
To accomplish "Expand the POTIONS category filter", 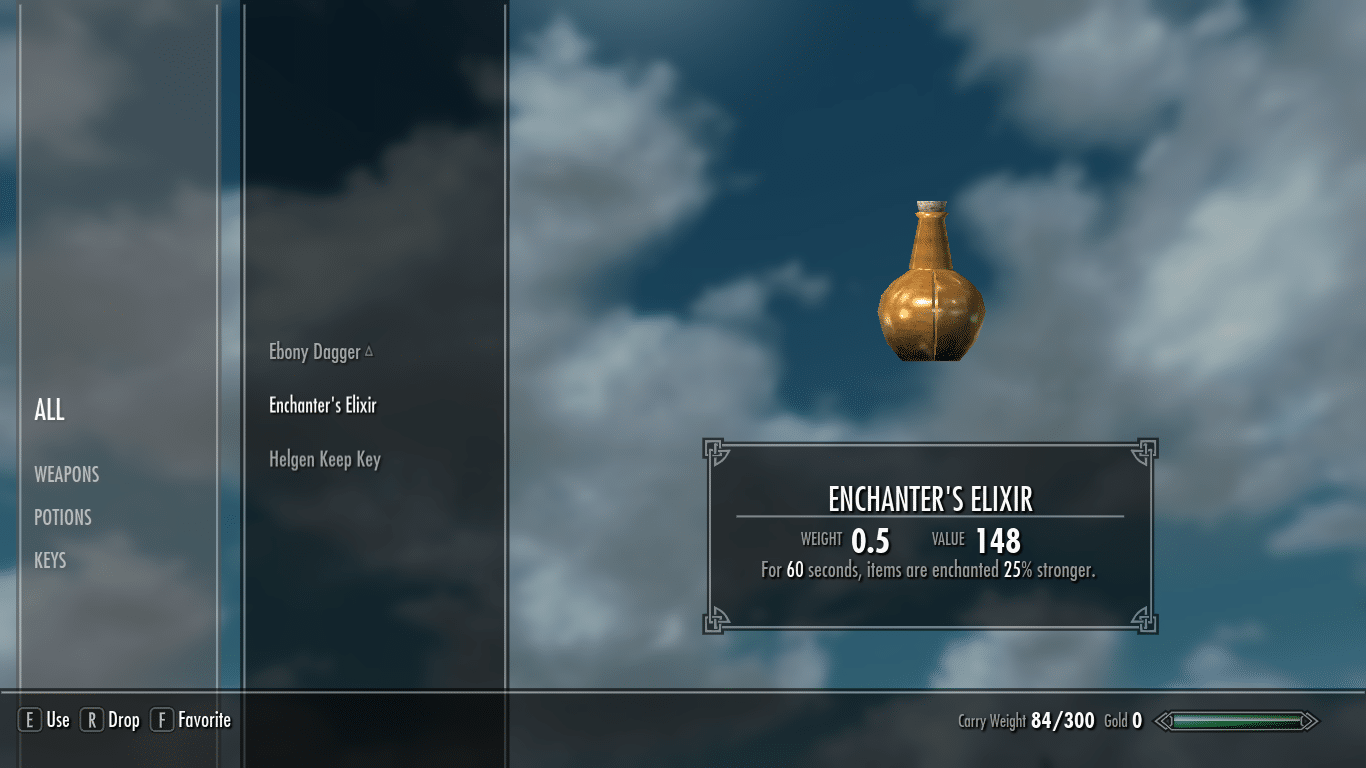I will (64, 517).
